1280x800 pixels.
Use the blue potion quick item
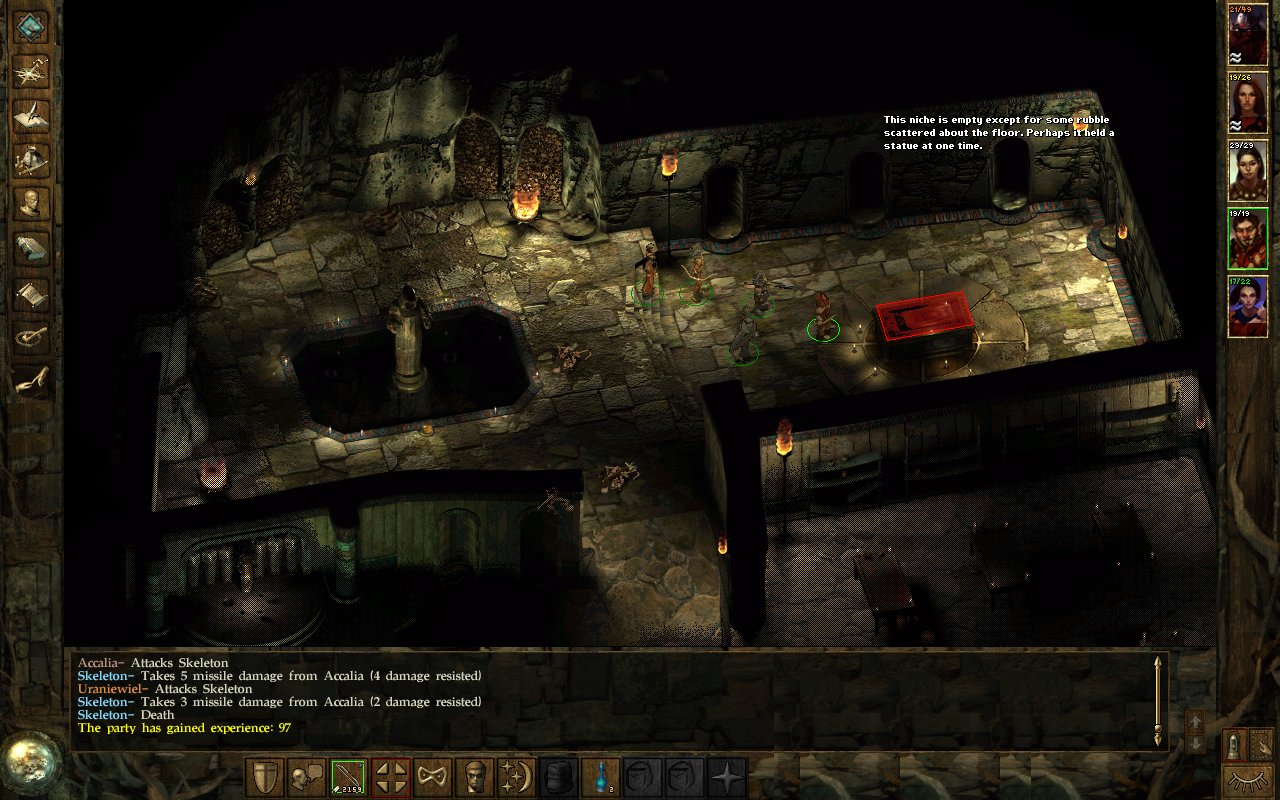click(601, 777)
